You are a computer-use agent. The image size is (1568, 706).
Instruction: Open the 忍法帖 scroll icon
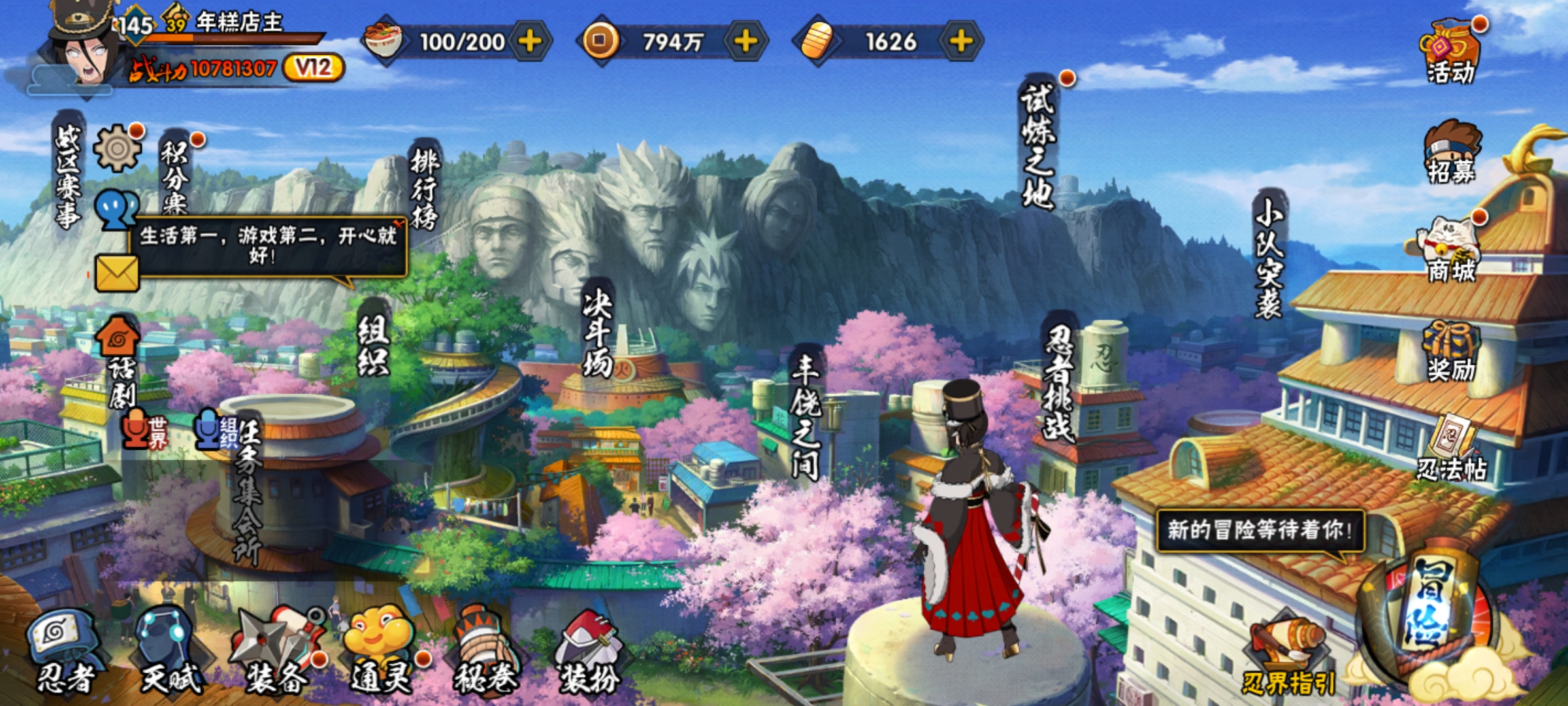tap(1452, 448)
